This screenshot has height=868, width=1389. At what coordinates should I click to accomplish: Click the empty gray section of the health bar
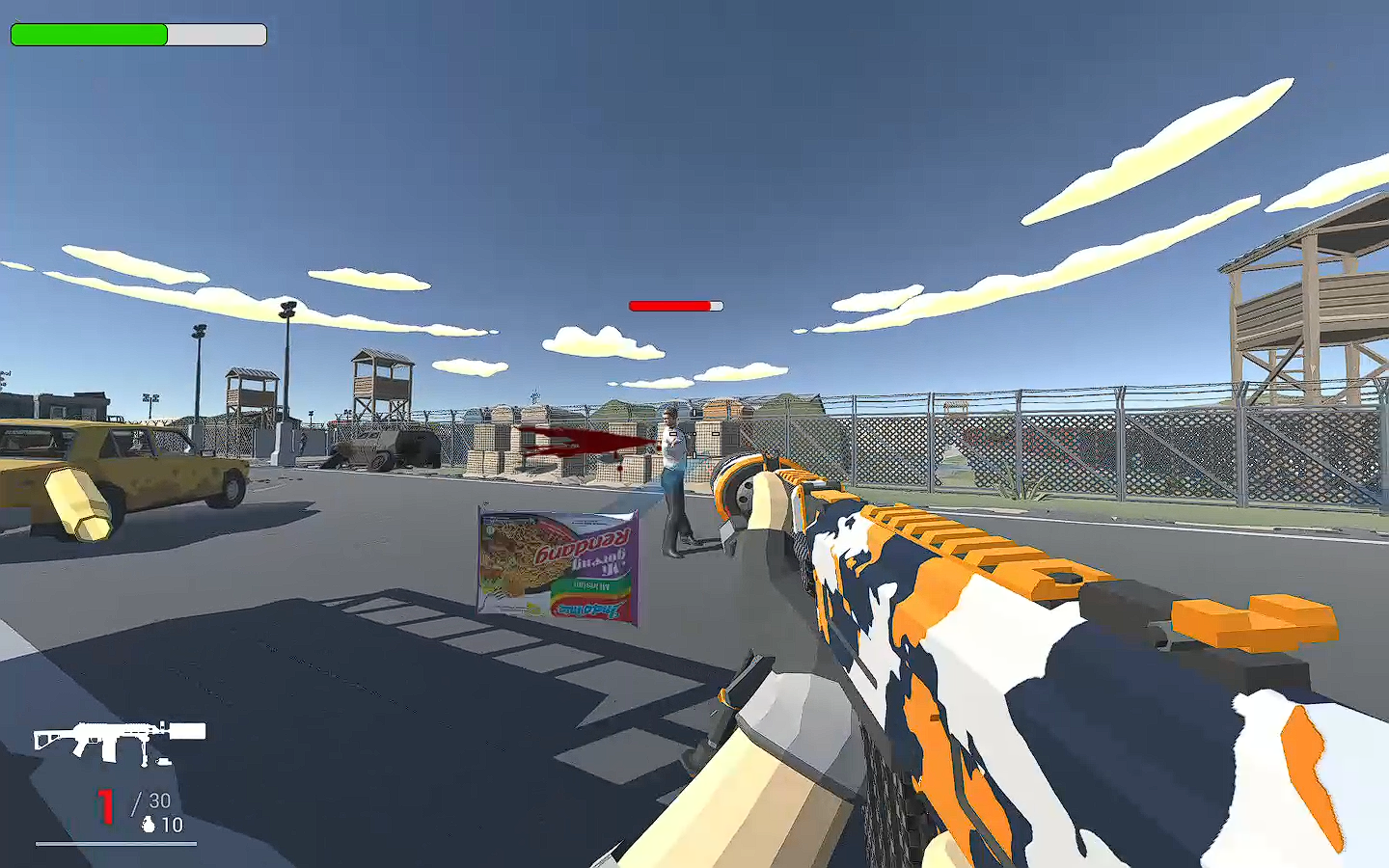tap(217, 35)
